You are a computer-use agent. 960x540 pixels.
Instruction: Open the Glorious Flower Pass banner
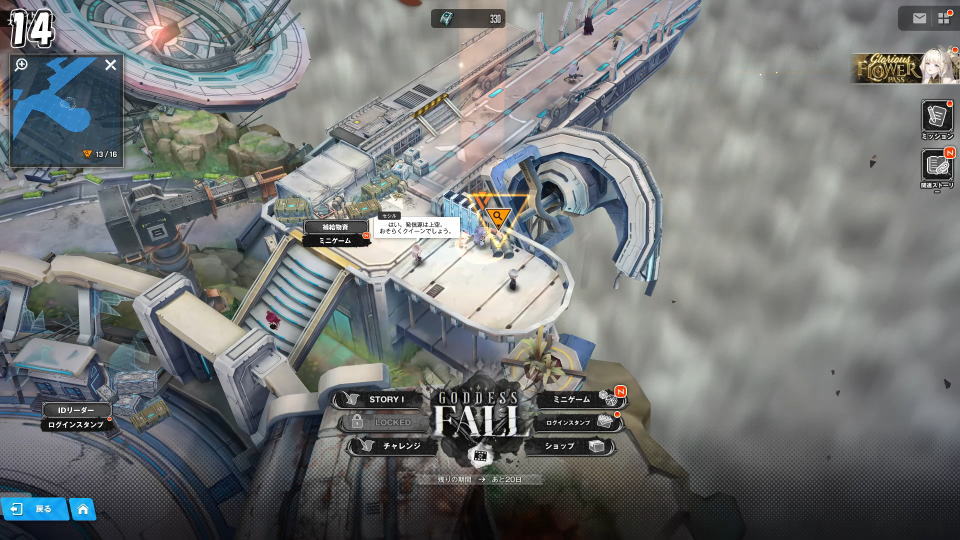(x=904, y=69)
